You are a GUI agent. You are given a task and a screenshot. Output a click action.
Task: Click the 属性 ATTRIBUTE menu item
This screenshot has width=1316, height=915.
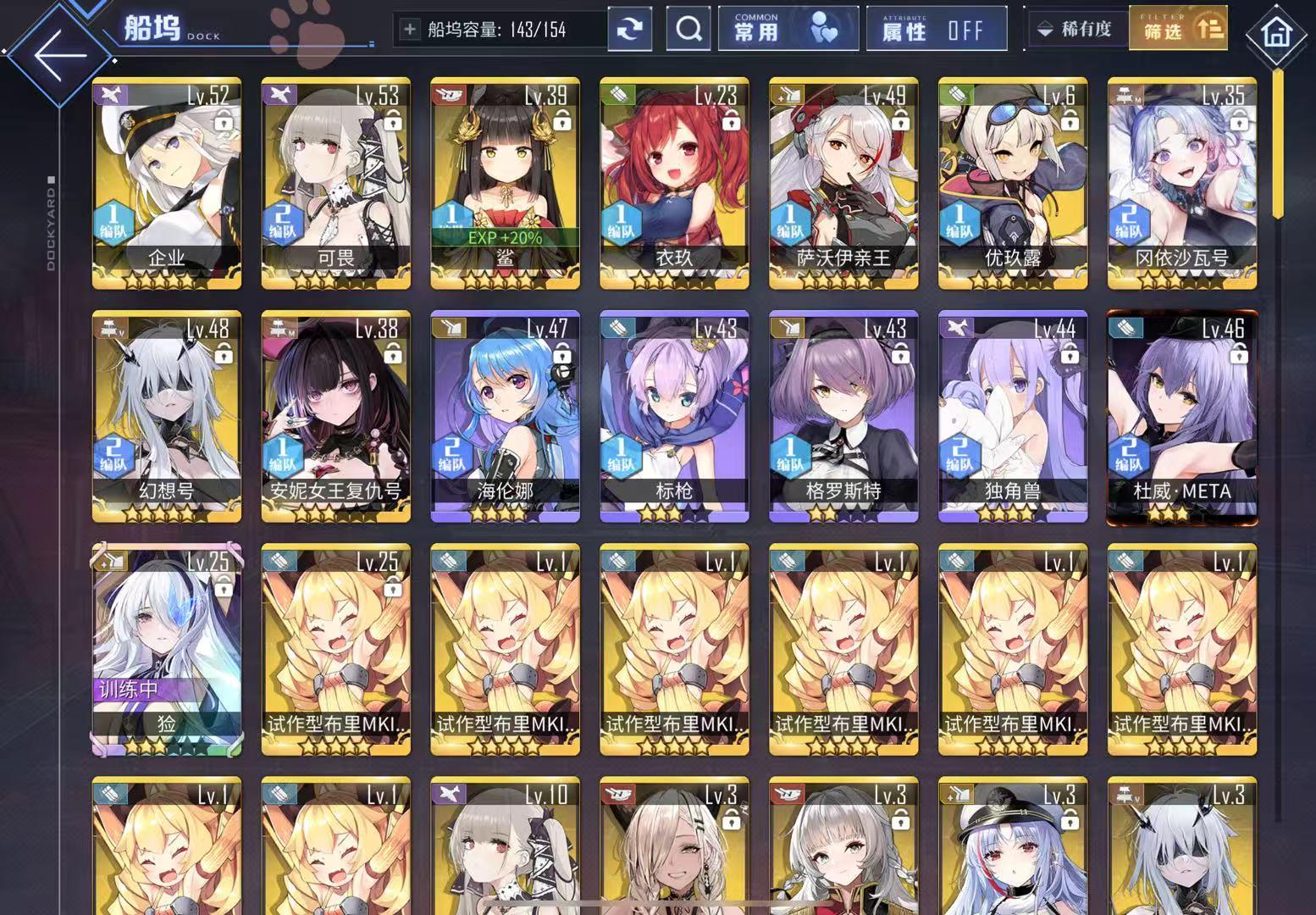[902, 30]
